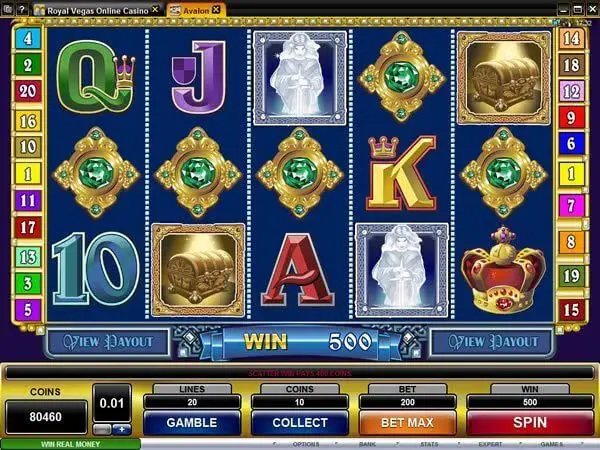Switch to the Royal Vegas Online Casino tab

coord(95,9)
